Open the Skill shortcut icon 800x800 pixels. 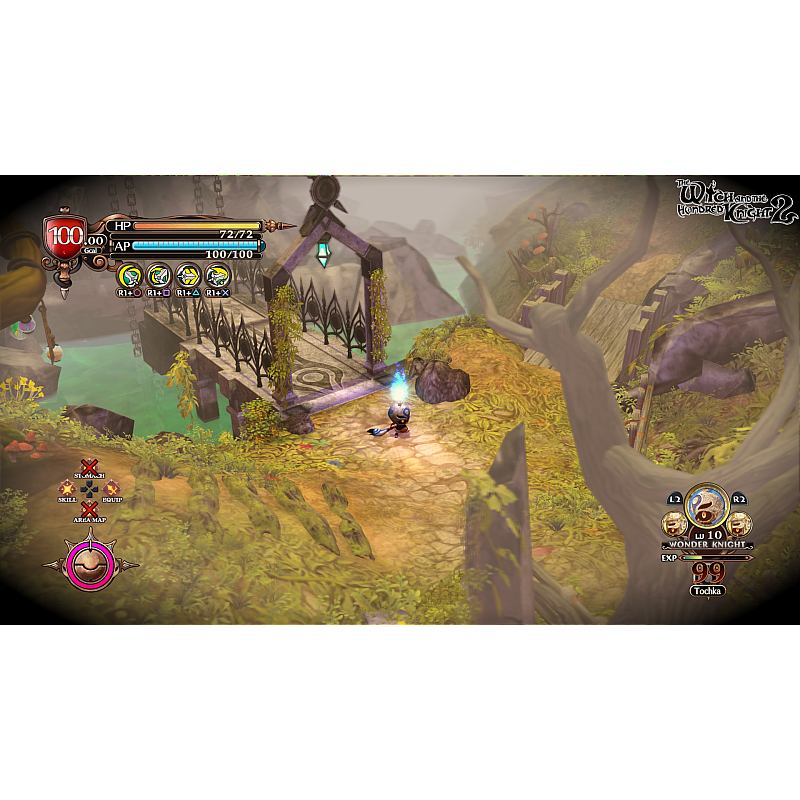[68, 489]
